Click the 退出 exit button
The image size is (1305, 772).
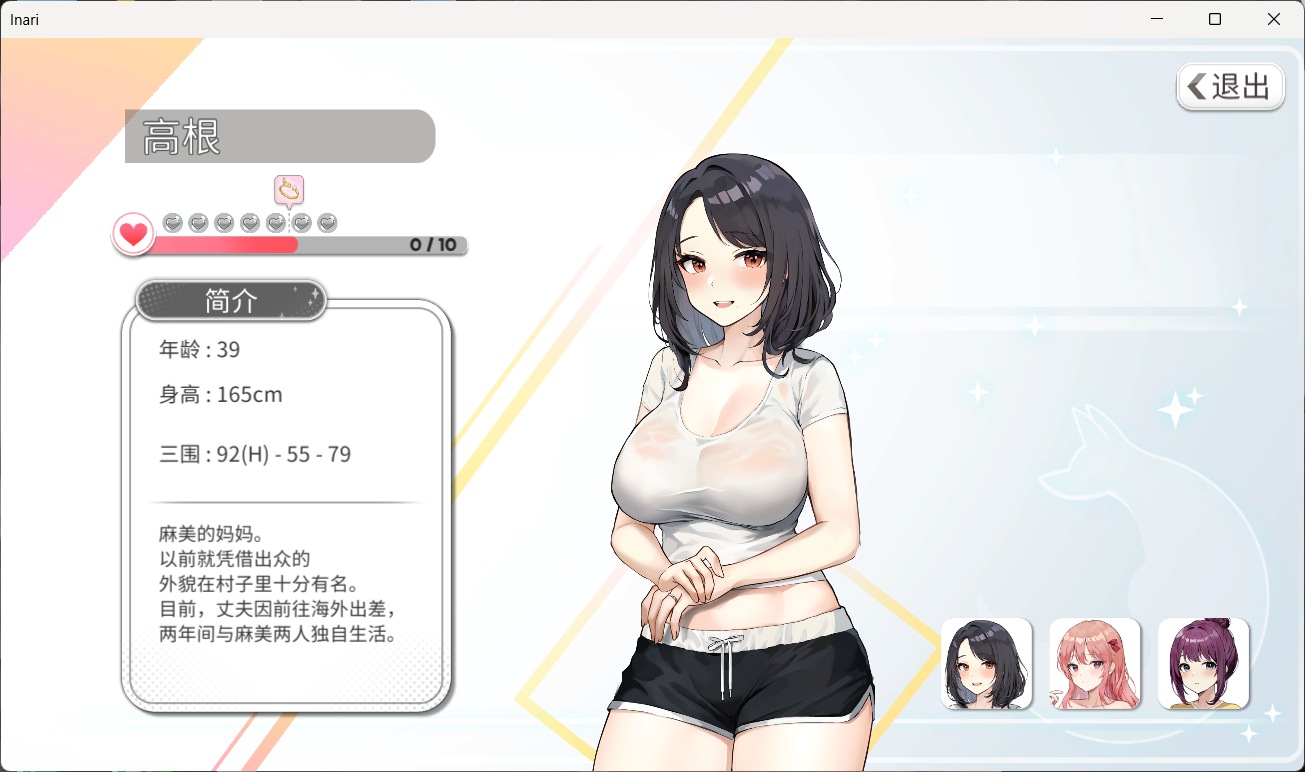pos(1230,87)
